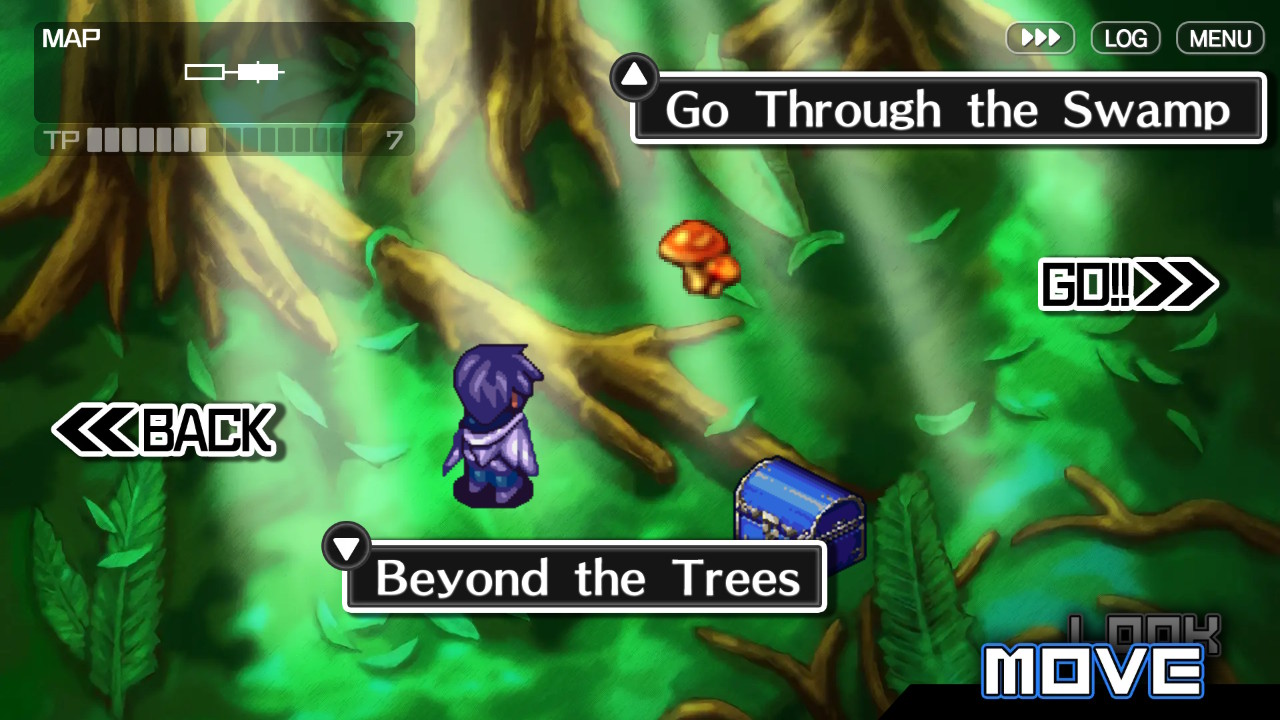The image size is (1280, 720).
Task: Expand the Beyond the Trees path
Action: click(585, 577)
